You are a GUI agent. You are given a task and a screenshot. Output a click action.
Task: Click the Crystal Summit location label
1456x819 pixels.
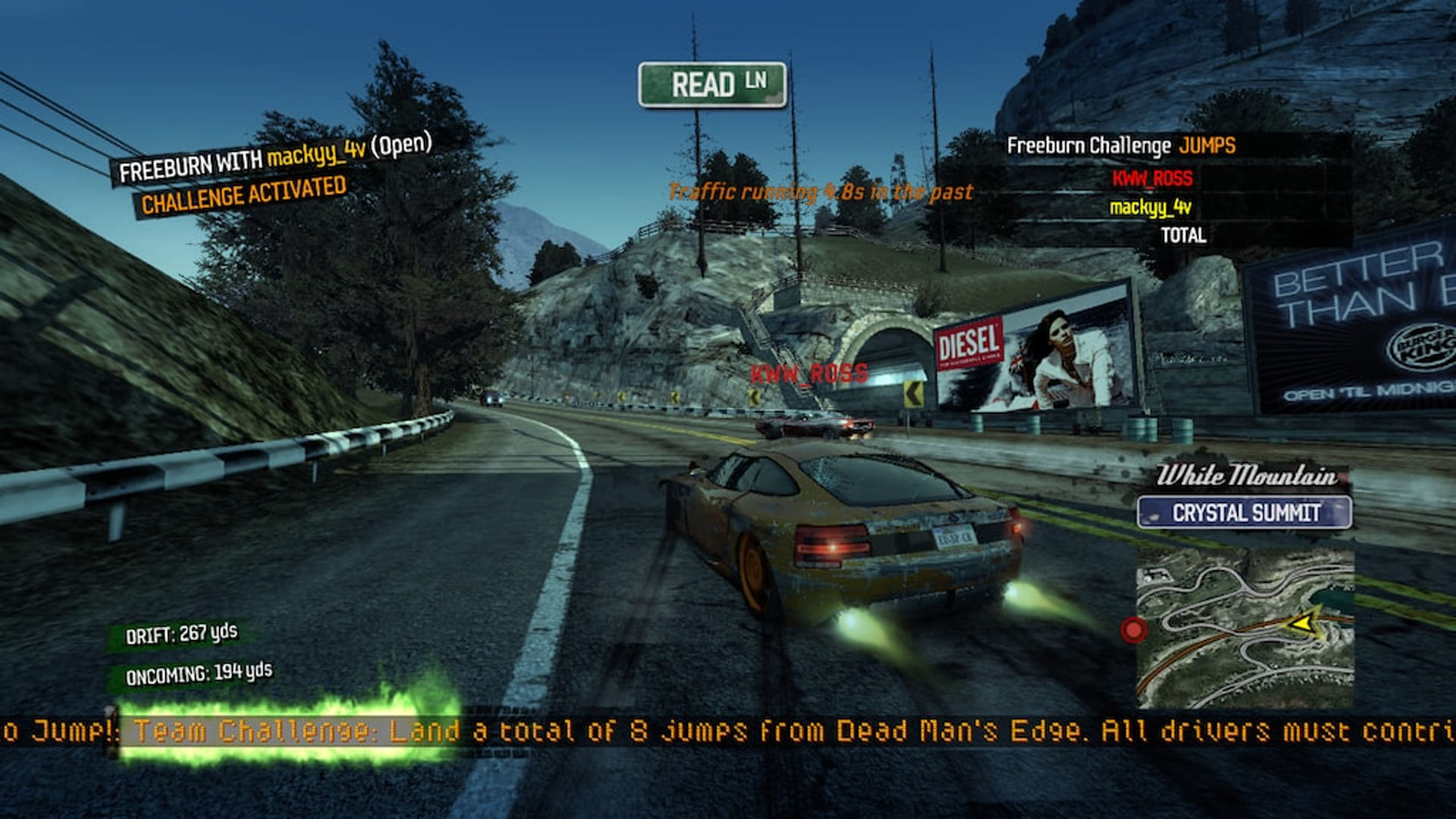pyautogui.click(x=1244, y=513)
